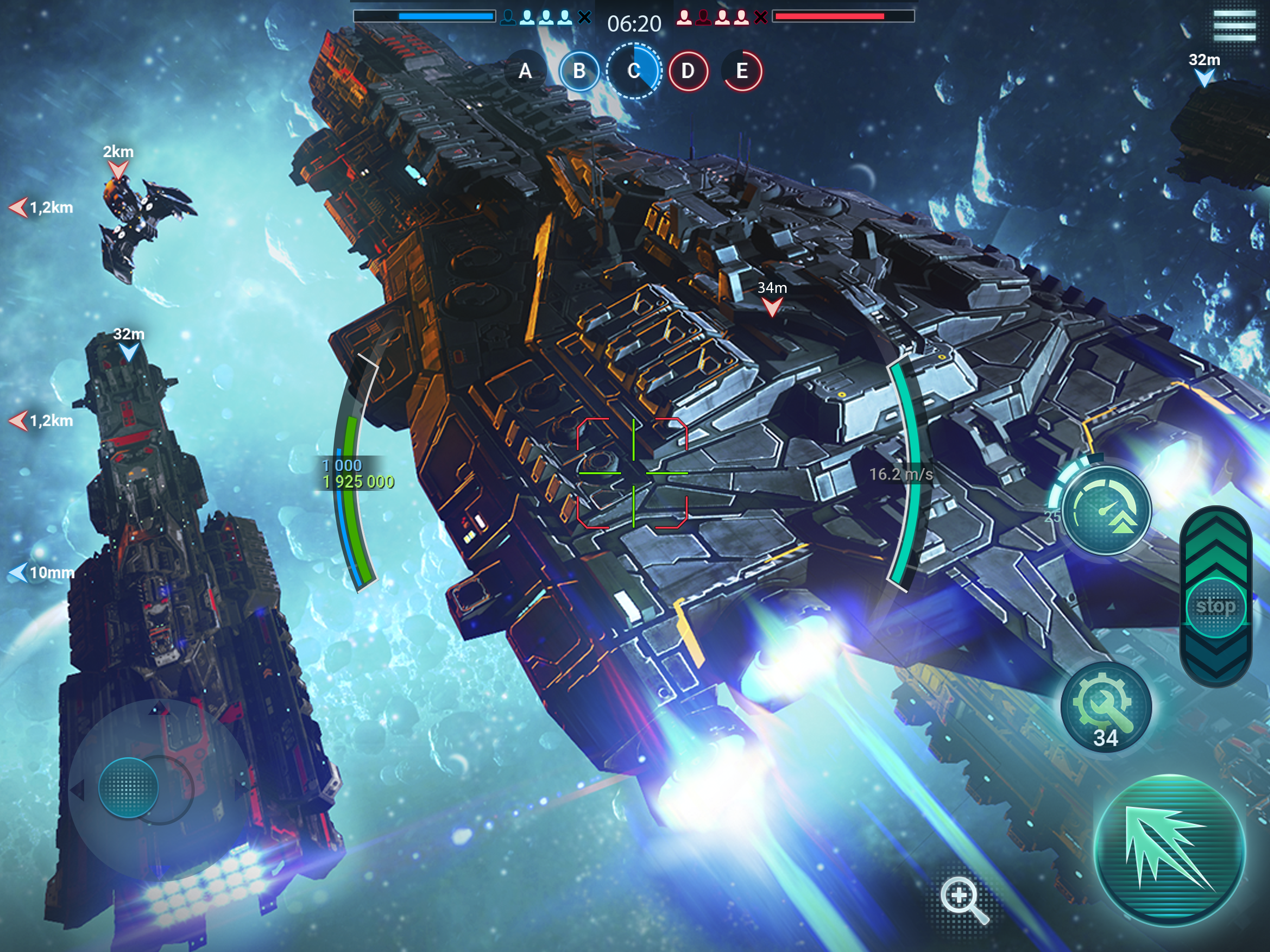This screenshot has width=1270, height=952.
Task: Target the enemy marker at 34m
Action: click(772, 307)
